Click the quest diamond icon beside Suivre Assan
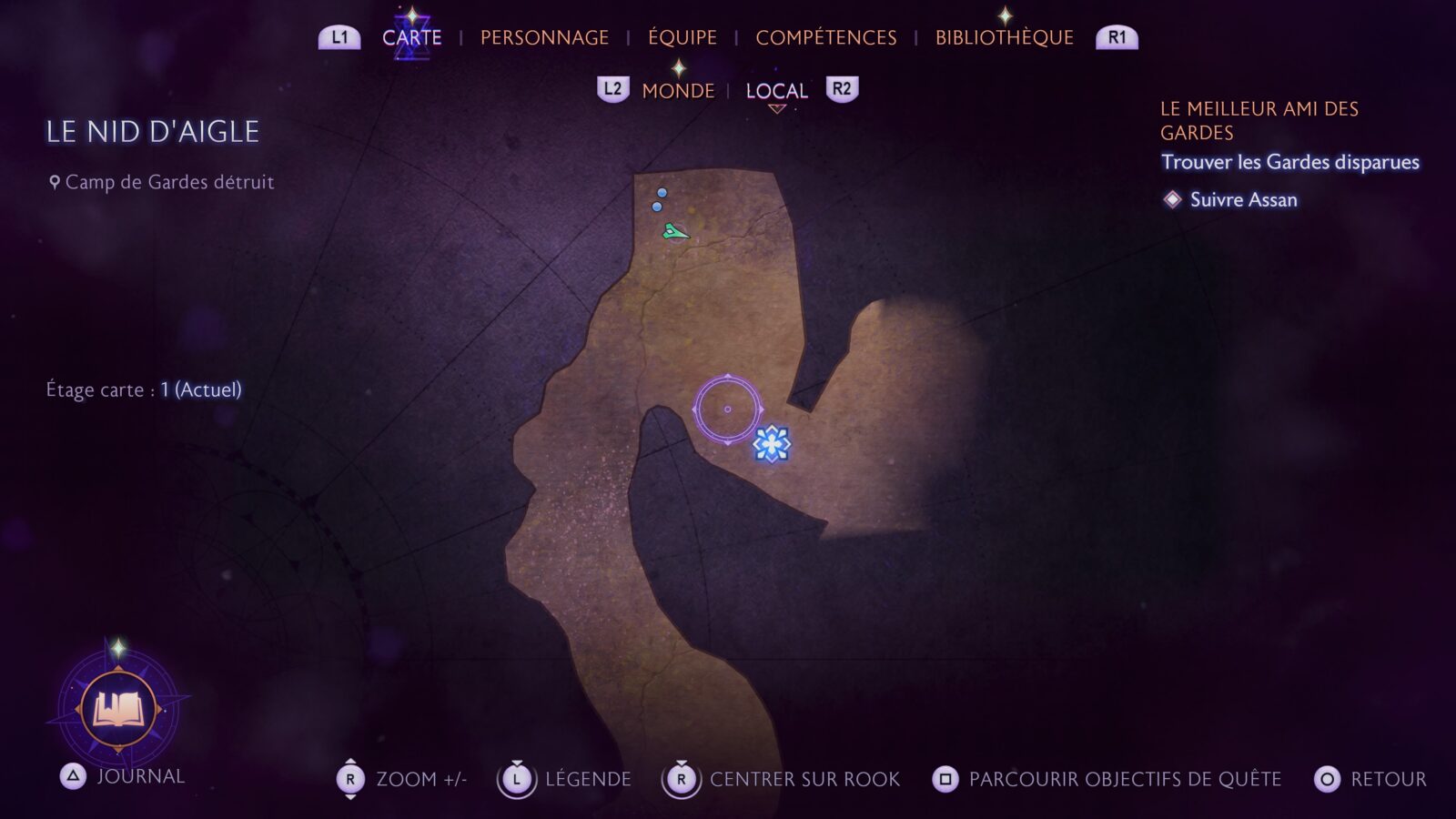1456x819 pixels. pos(1172,200)
